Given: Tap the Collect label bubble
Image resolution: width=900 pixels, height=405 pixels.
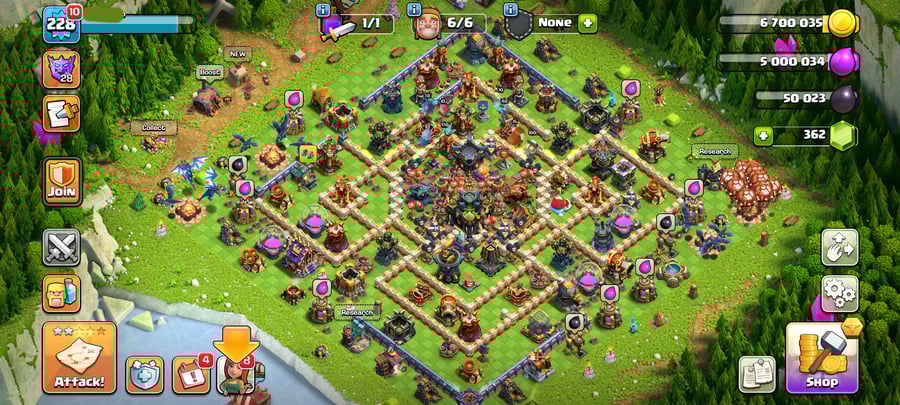Looking at the screenshot, I should (153, 128).
